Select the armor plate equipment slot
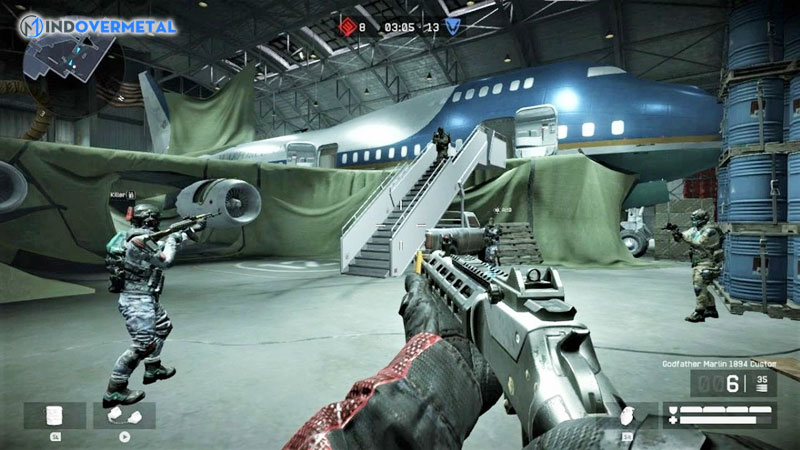Image resolution: width=800 pixels, height=450 pixels. (55, 414)
